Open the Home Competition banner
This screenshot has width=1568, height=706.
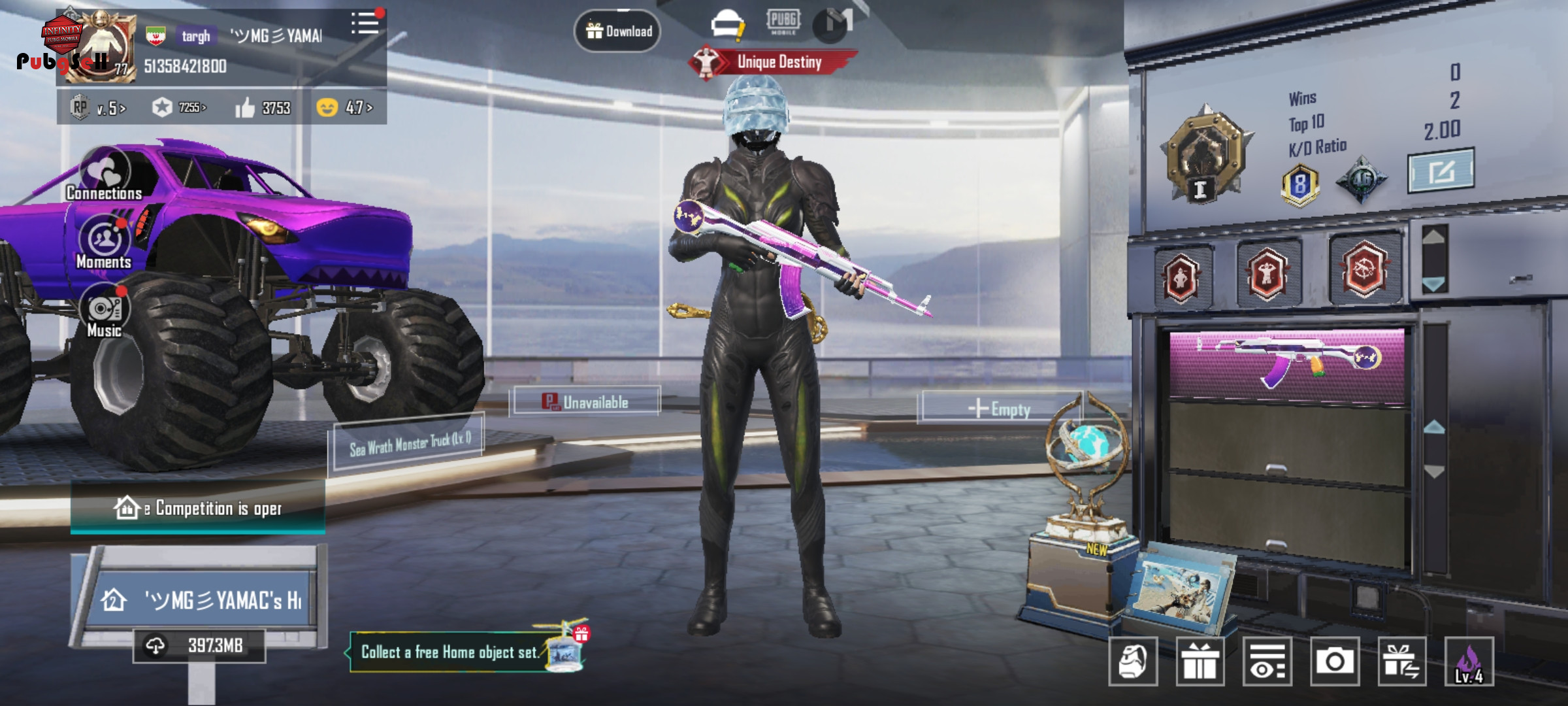pos(198,508)
